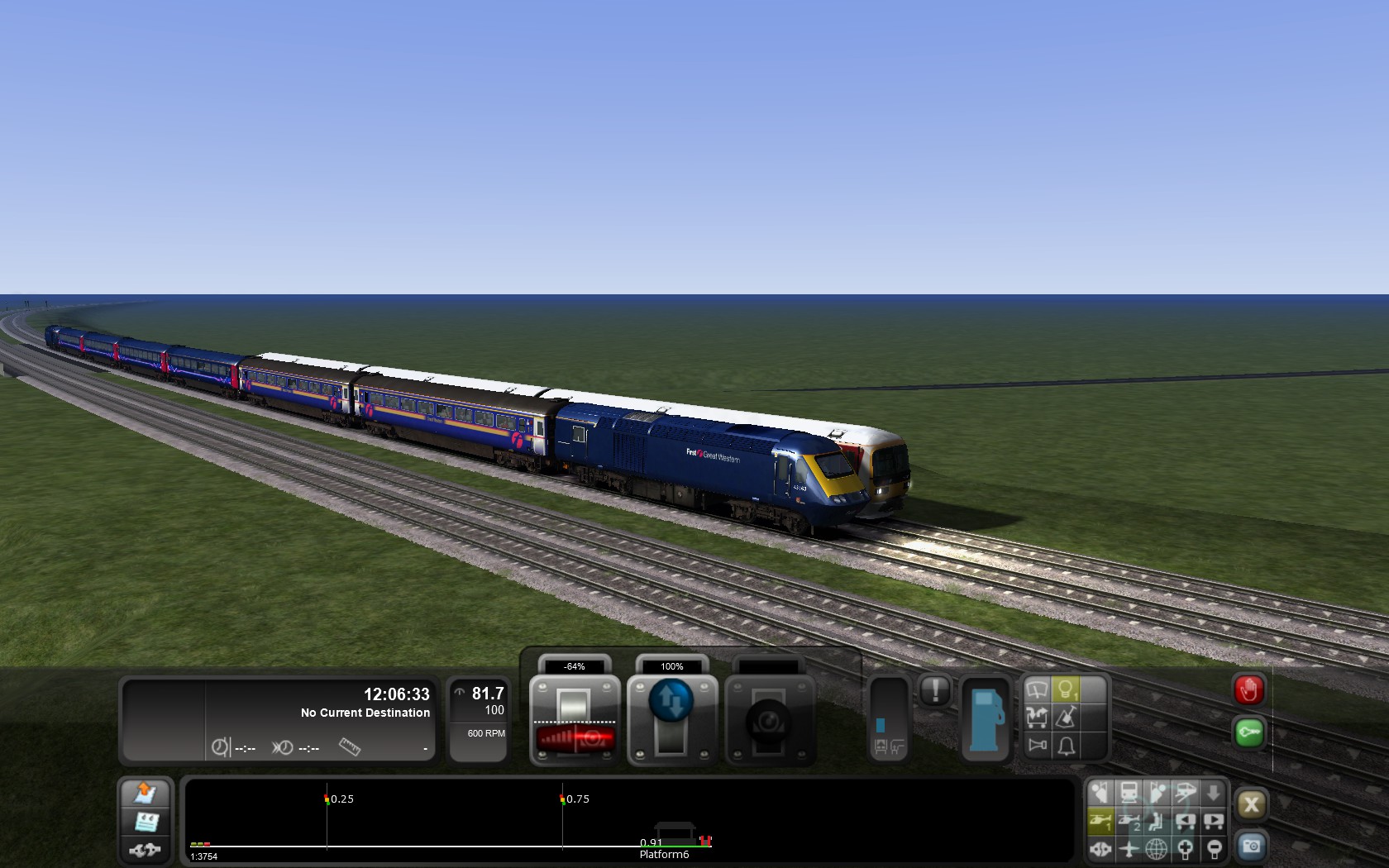Open the assignment notes icon with upward arrow
The image size is (1389, 868).
(146, 794)
